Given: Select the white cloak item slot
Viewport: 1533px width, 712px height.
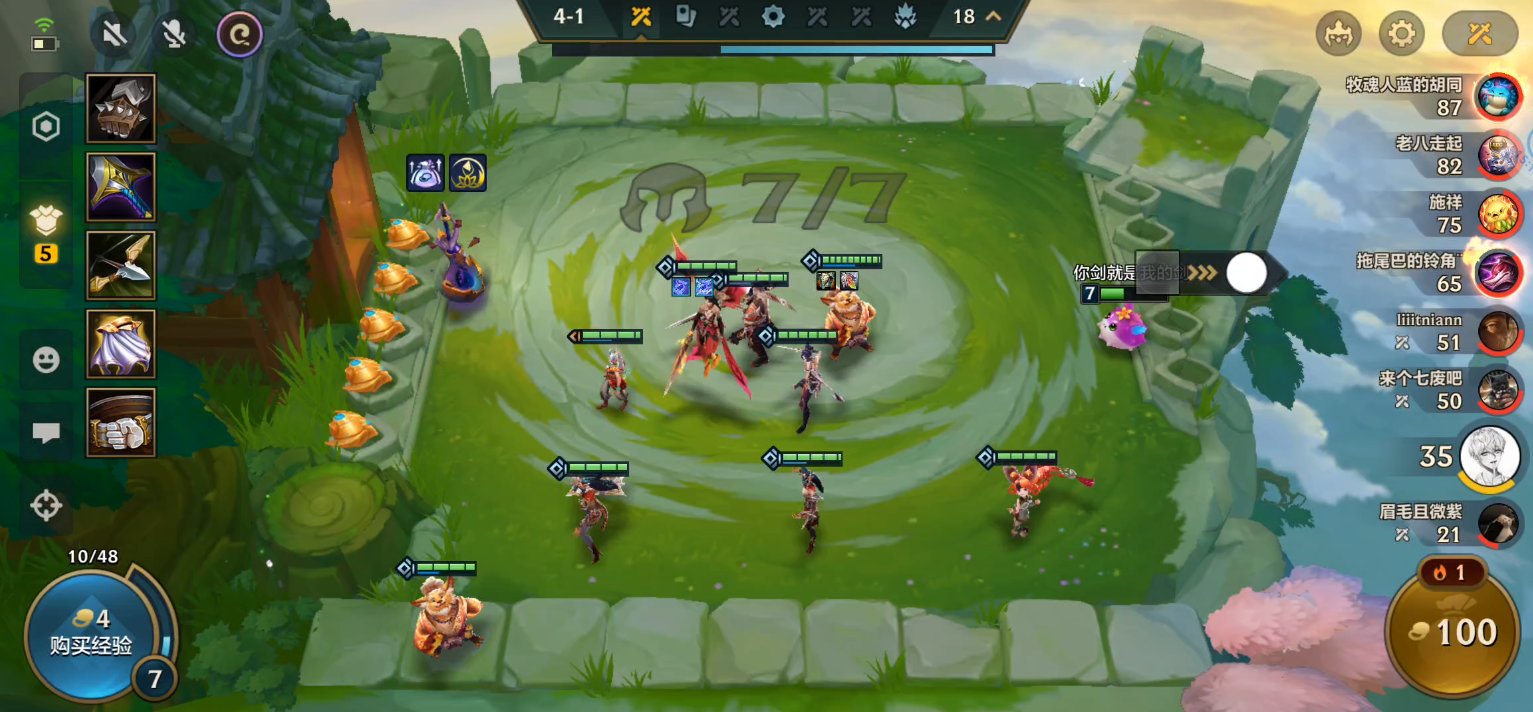Looking at the screenshot, I should click(121, 343).
